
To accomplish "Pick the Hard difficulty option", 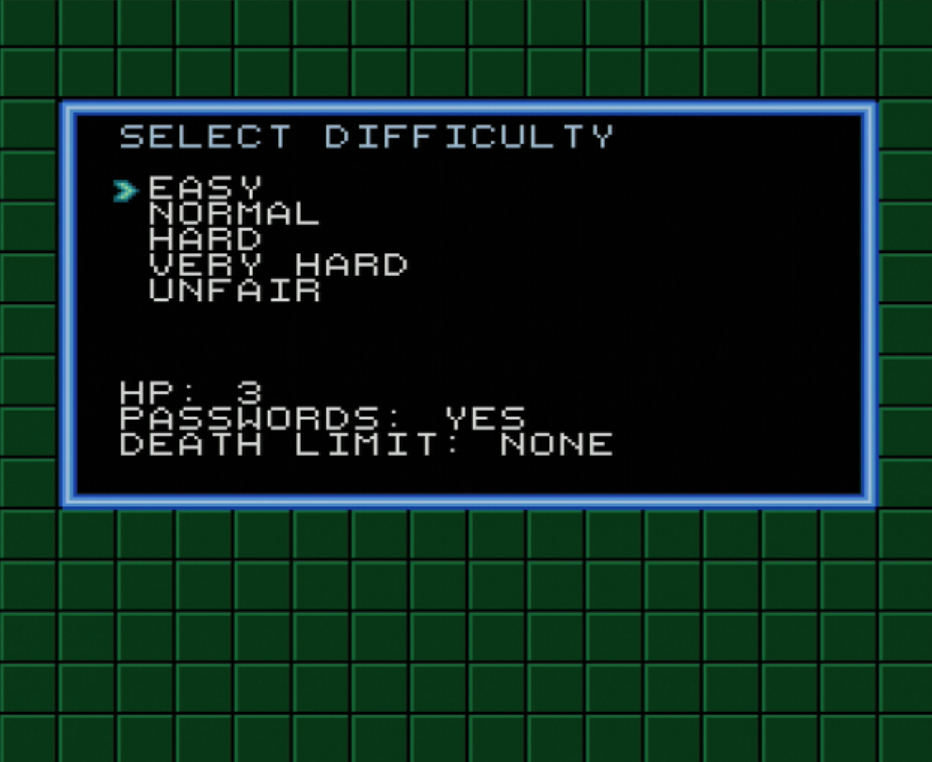I will tap(205, 239).
